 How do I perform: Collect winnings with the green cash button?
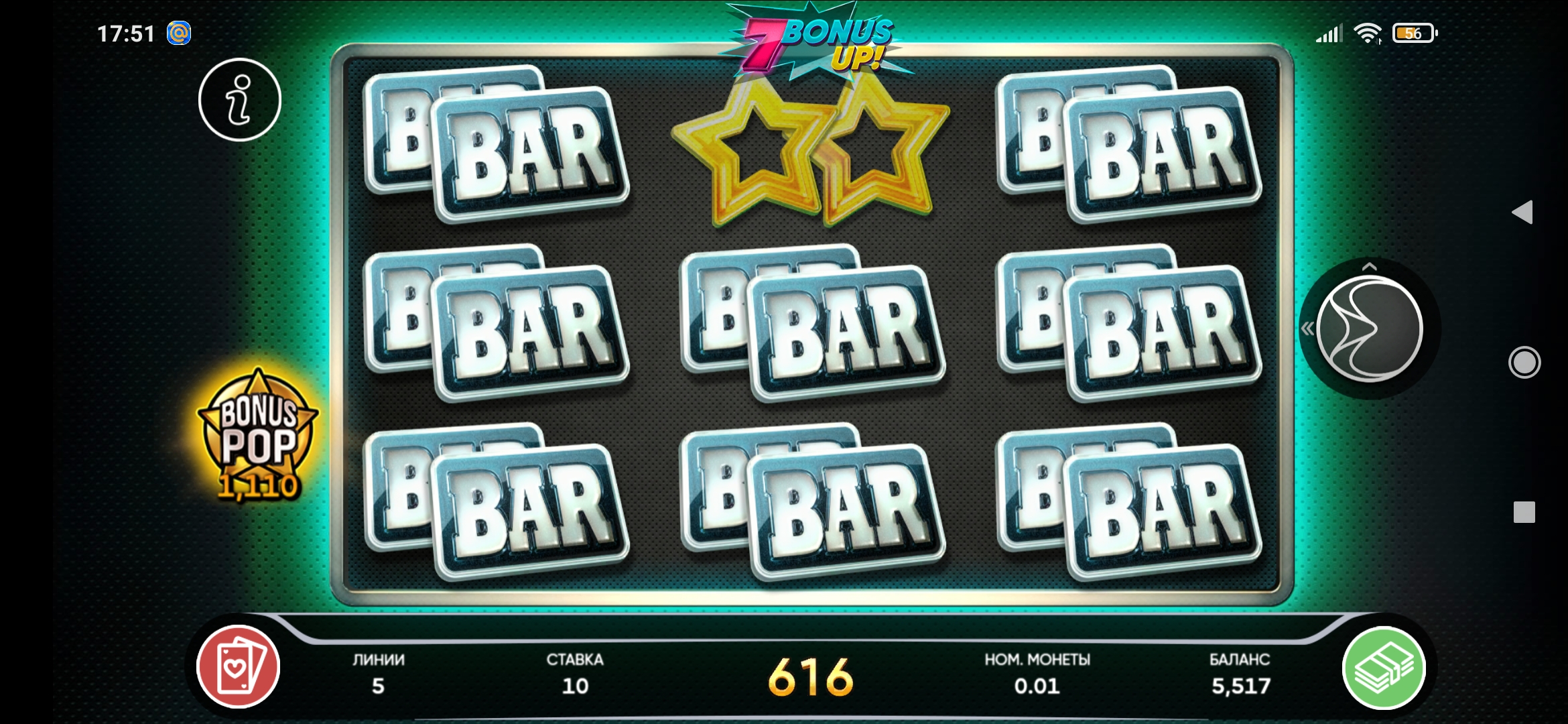[1384, 668]
